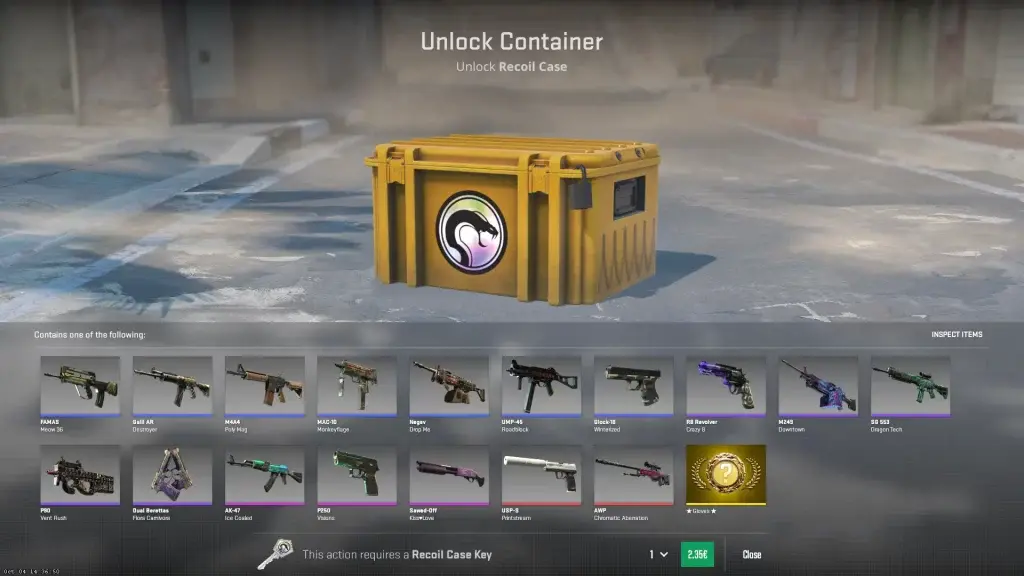The width and height of the screenshot is (1024, 576).
Task: Choose the Glock-18 Winterized thumbnail
Action: point(633,385)
